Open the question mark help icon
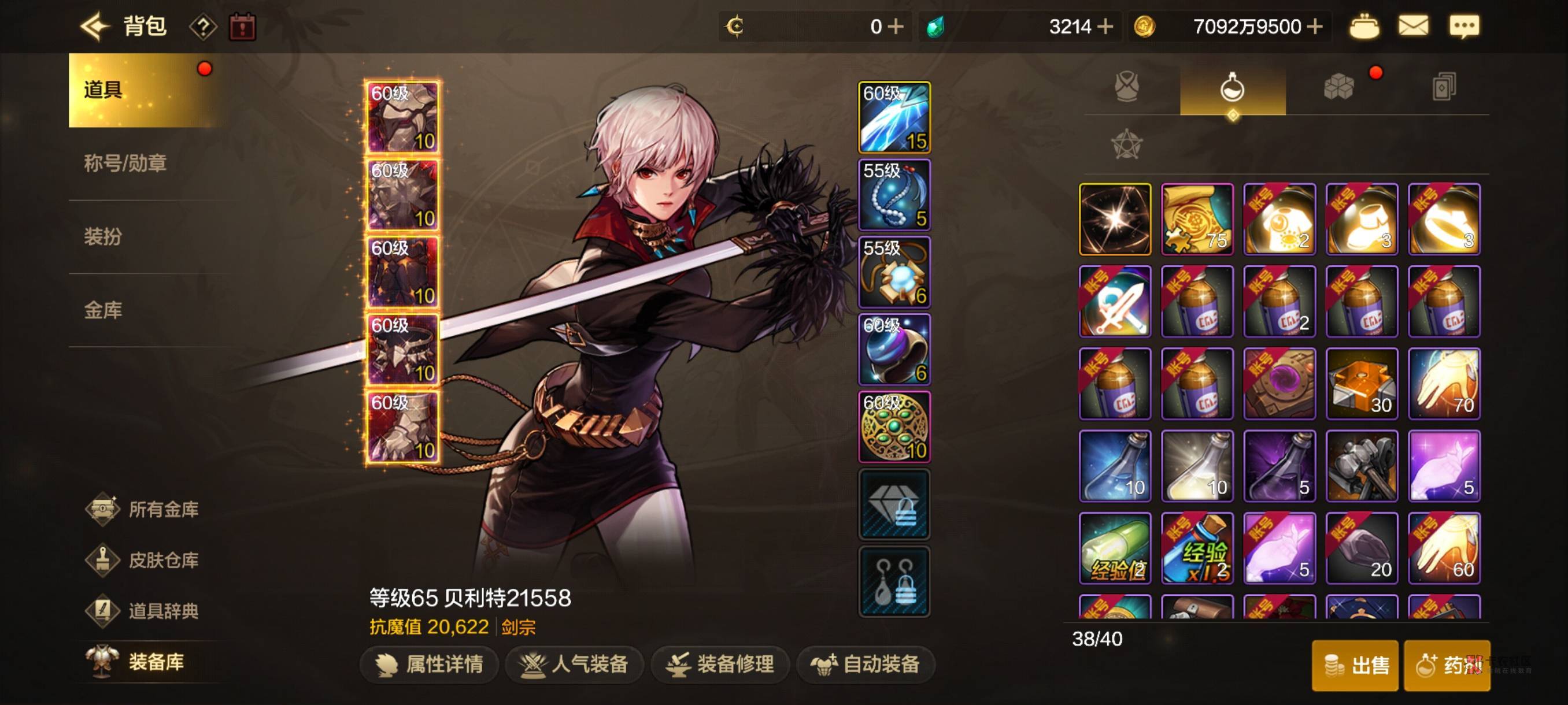Viewport: 1568px width, 705px height. 204,27
